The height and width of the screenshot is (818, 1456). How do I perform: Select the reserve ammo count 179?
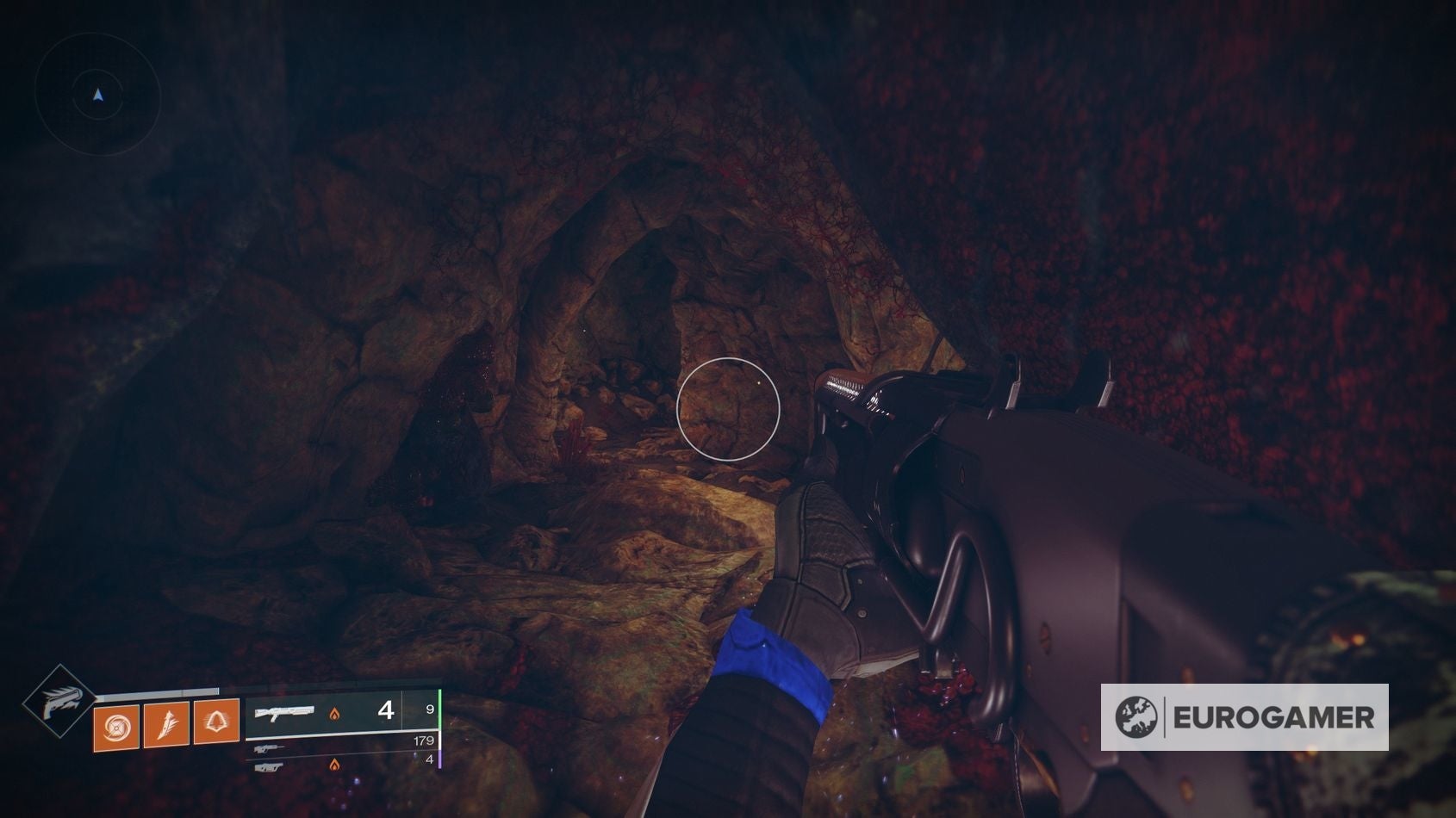(425, 741)
